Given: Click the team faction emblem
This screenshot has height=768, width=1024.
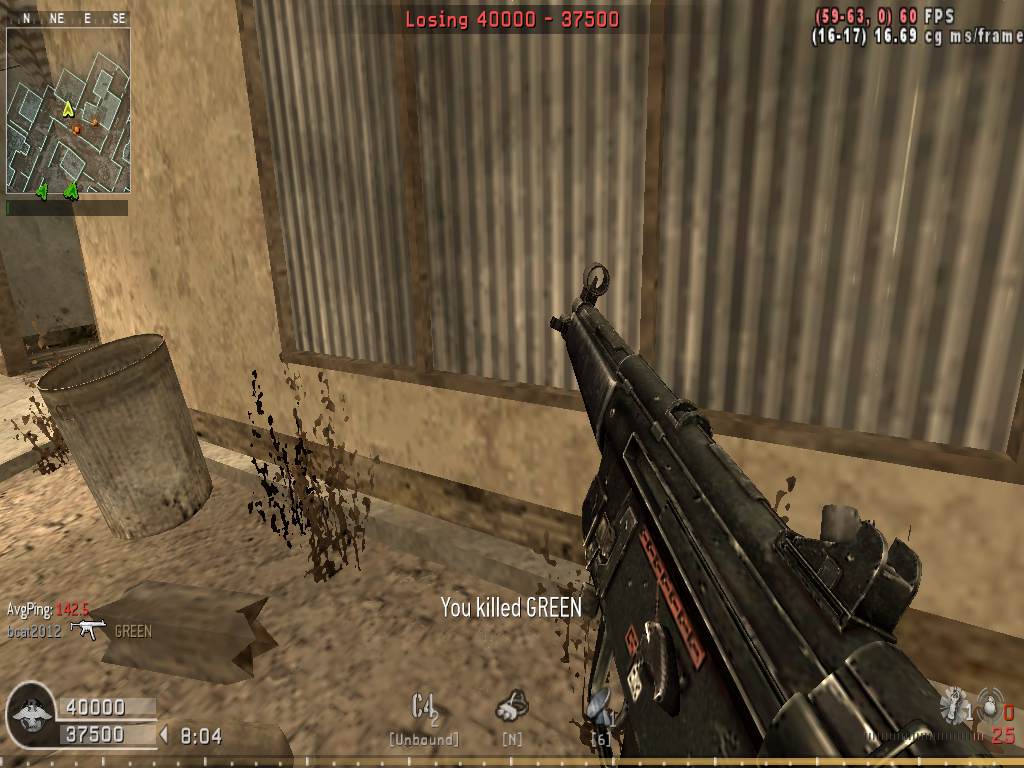Looking at the screenshot, I should (x=29, y=713).
